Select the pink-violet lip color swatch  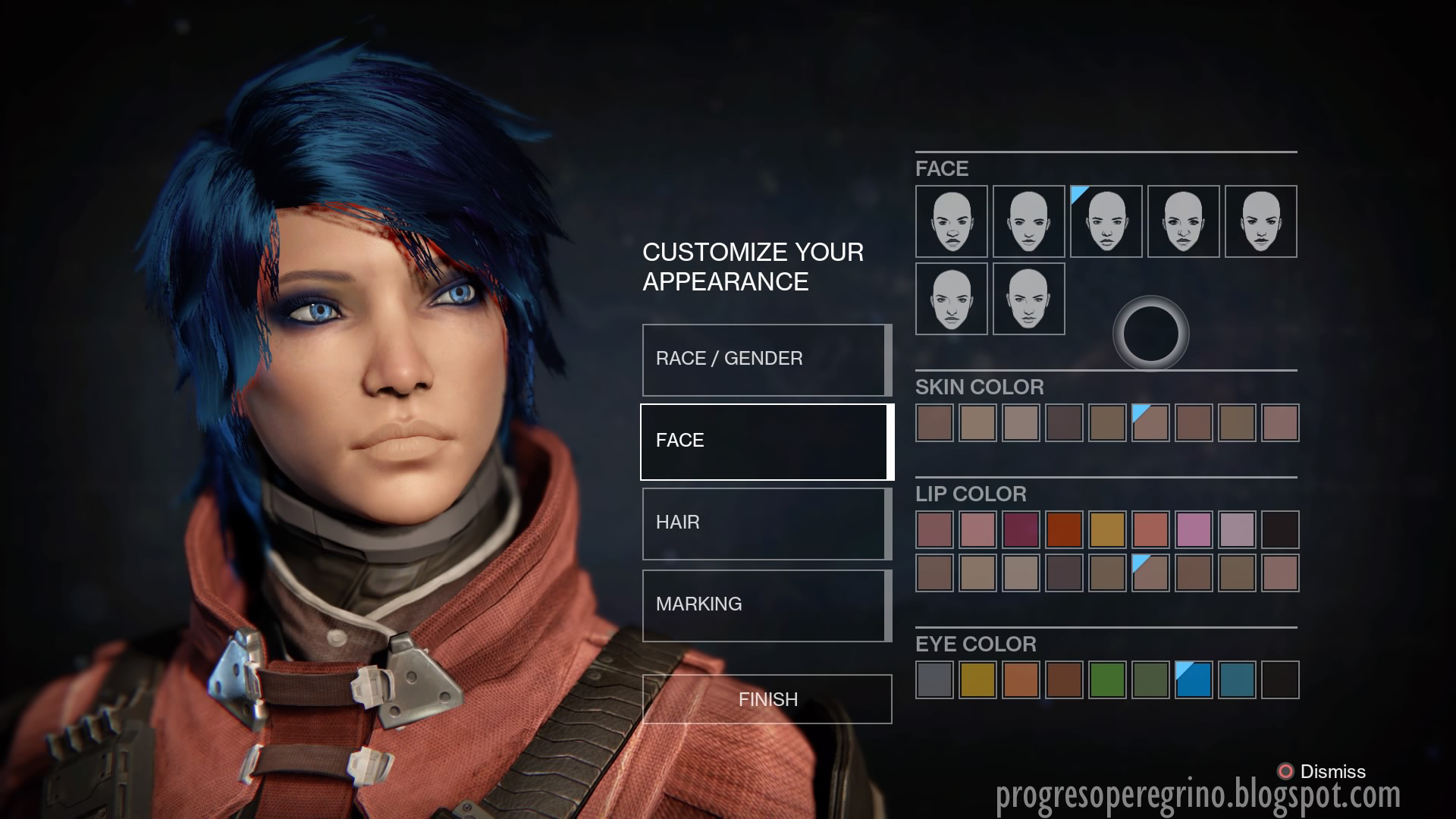coord(1194,529)
